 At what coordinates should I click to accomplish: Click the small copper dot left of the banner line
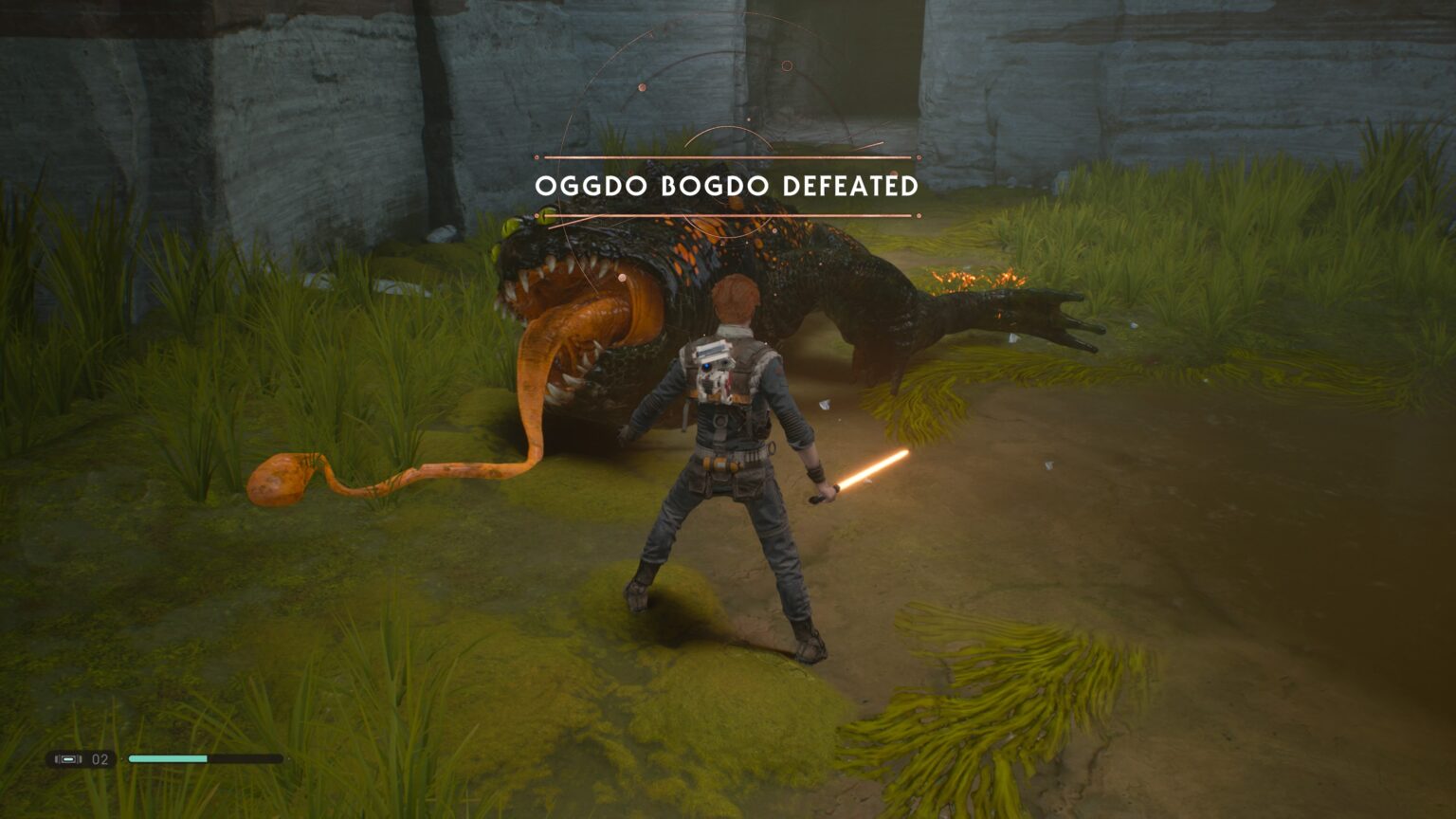pos(537,156)
